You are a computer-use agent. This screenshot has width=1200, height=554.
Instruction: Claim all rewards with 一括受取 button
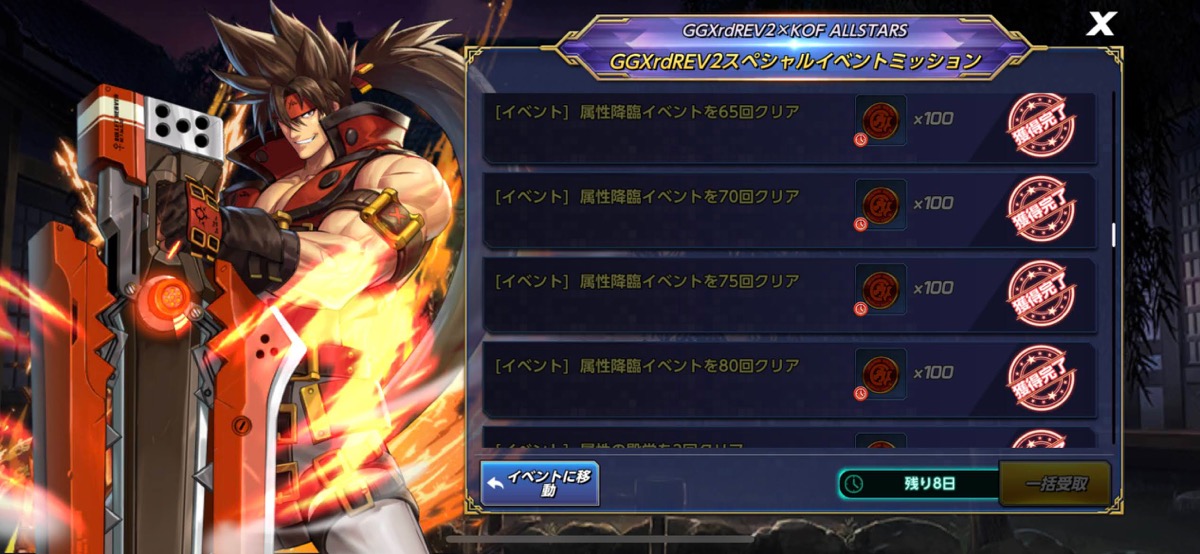tap(1055, 484)
